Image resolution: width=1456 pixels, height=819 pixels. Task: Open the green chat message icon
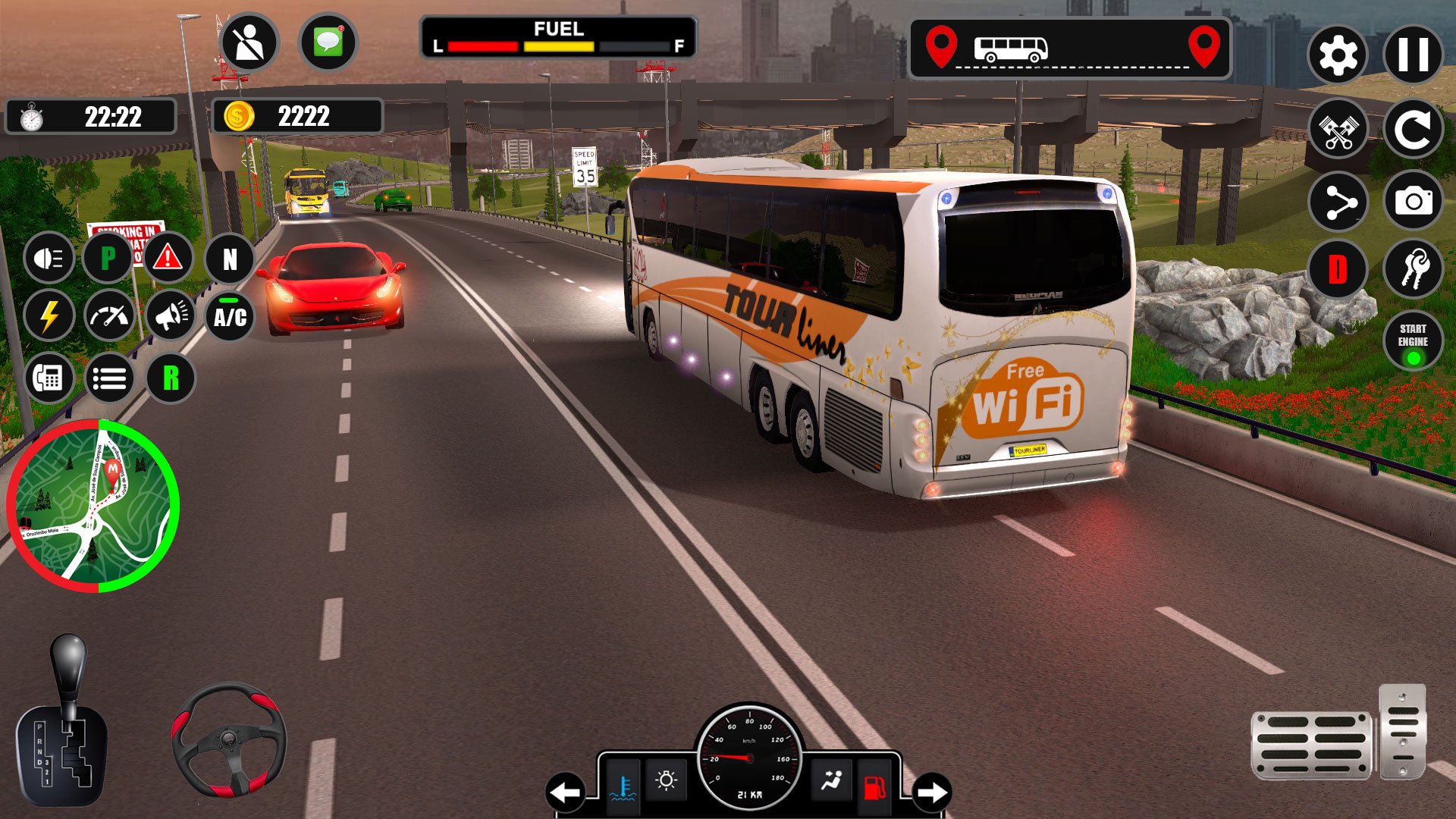tap(328, 42)
